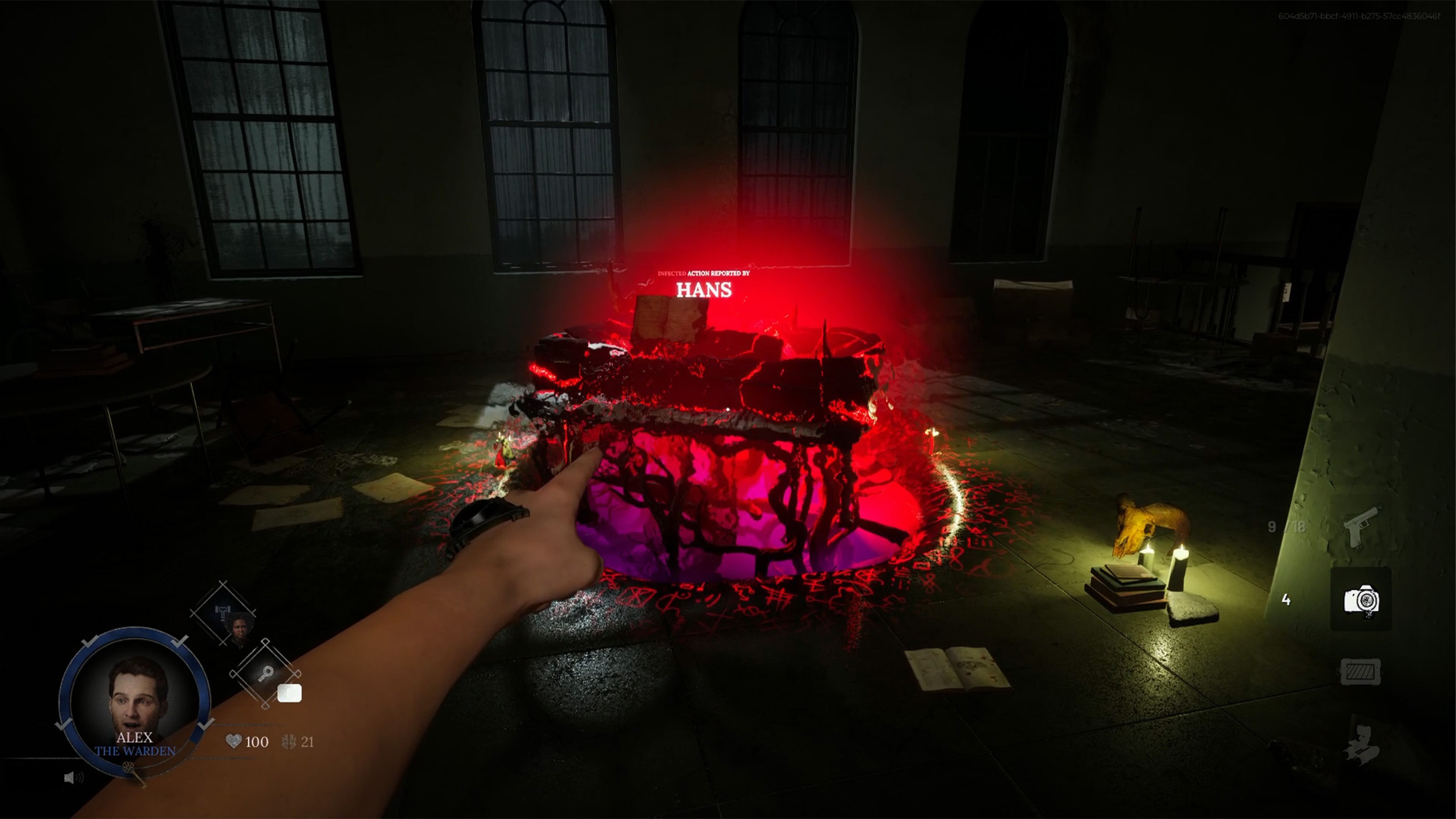Click the heart health icon beside 100
The image size is (1456, 819).
(x=234, y=741)
